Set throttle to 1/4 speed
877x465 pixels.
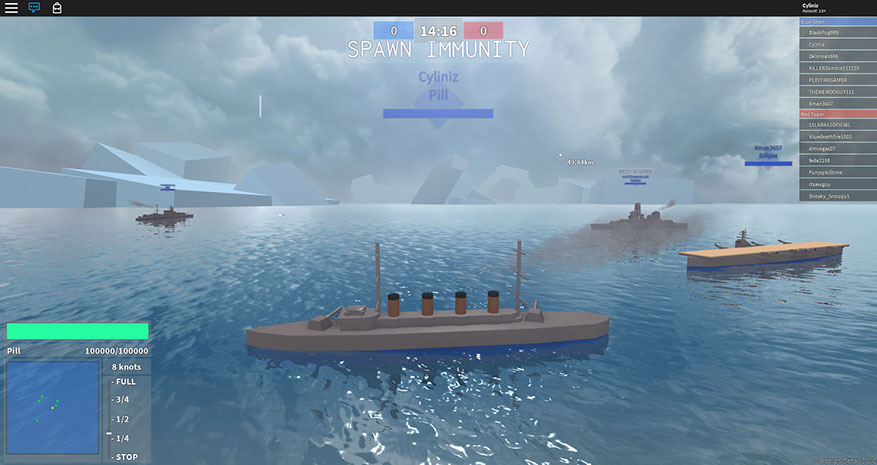[x=123, y=438]
